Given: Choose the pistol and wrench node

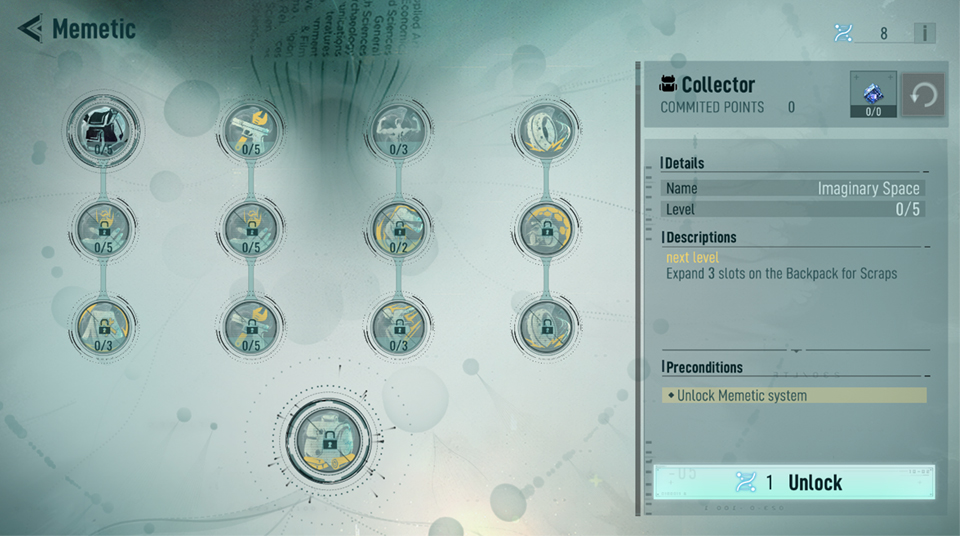Looking at the screenshot, I should coord(249,128).
